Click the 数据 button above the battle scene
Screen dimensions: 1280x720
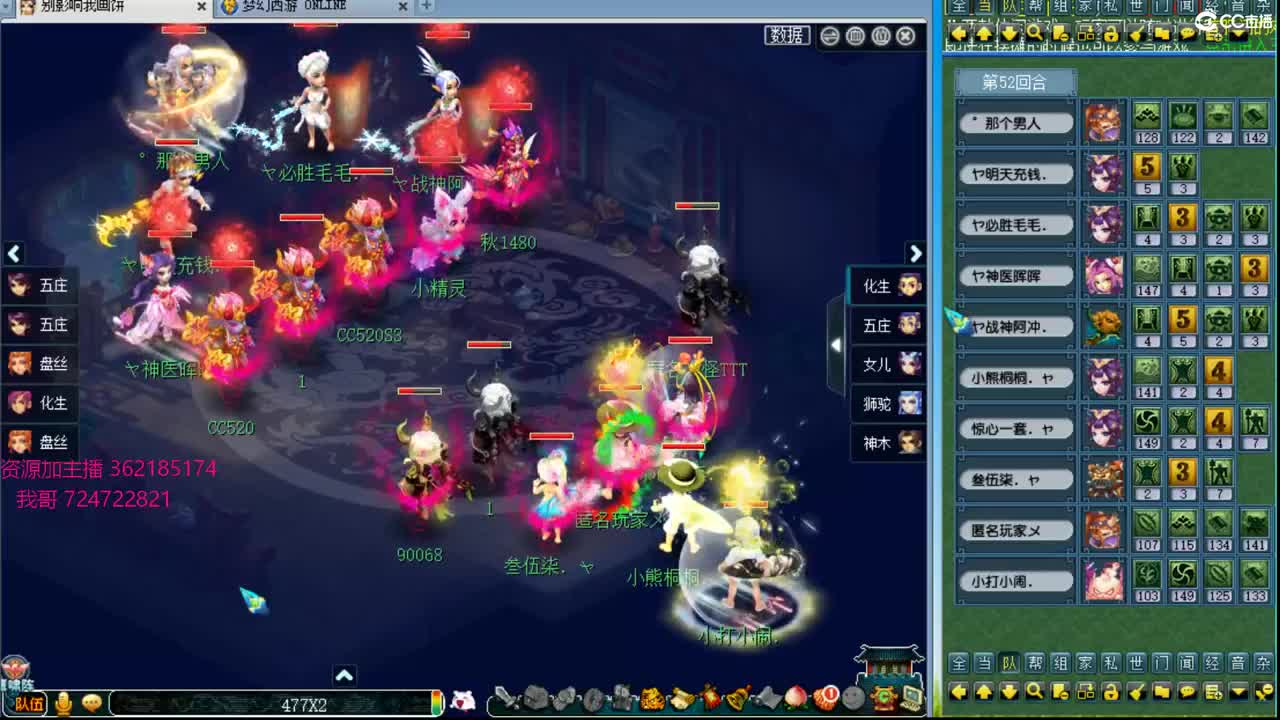pos(786,36)
